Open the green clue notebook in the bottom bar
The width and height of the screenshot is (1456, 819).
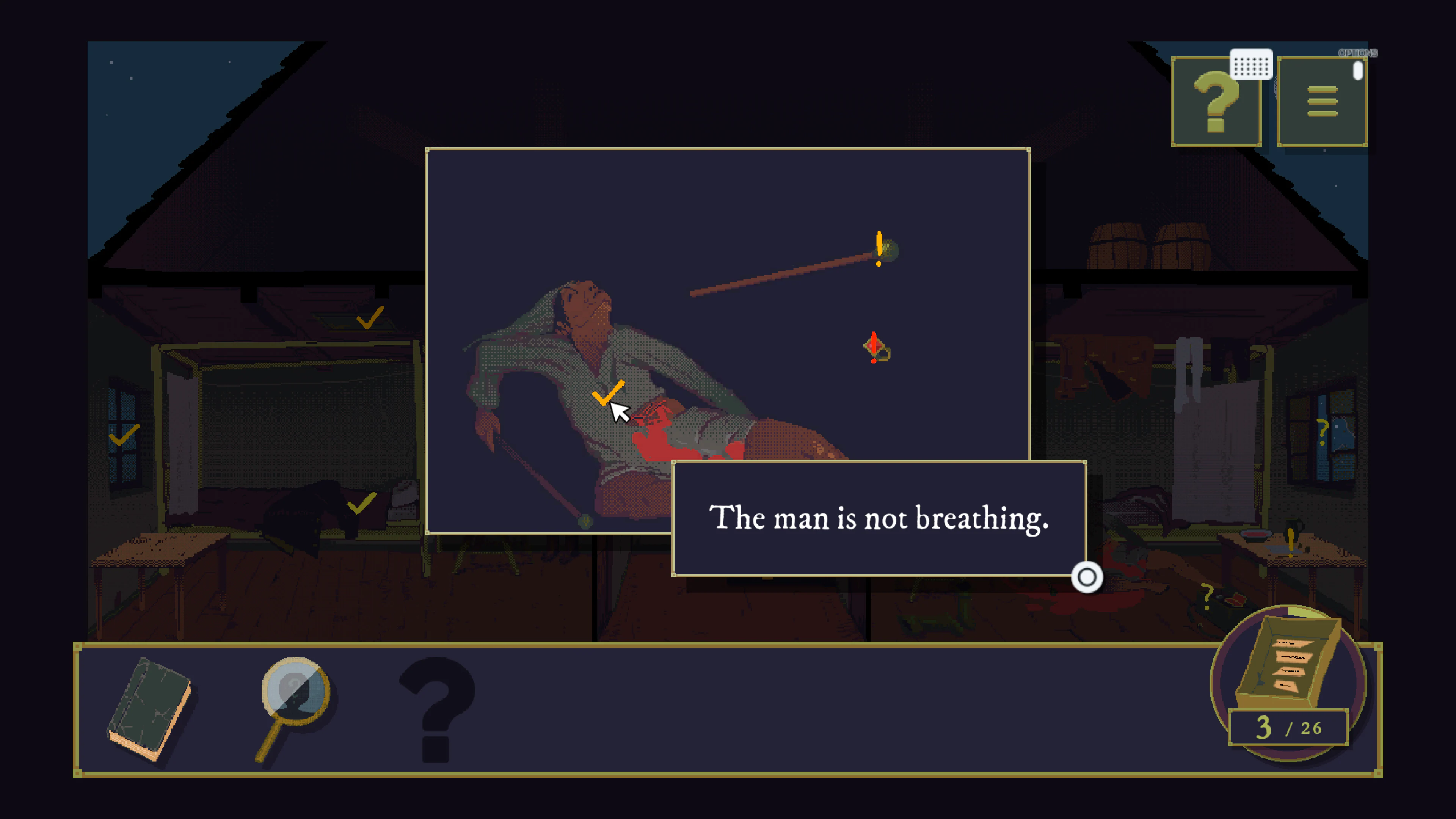pyautogui.click(x=148, y=708)
